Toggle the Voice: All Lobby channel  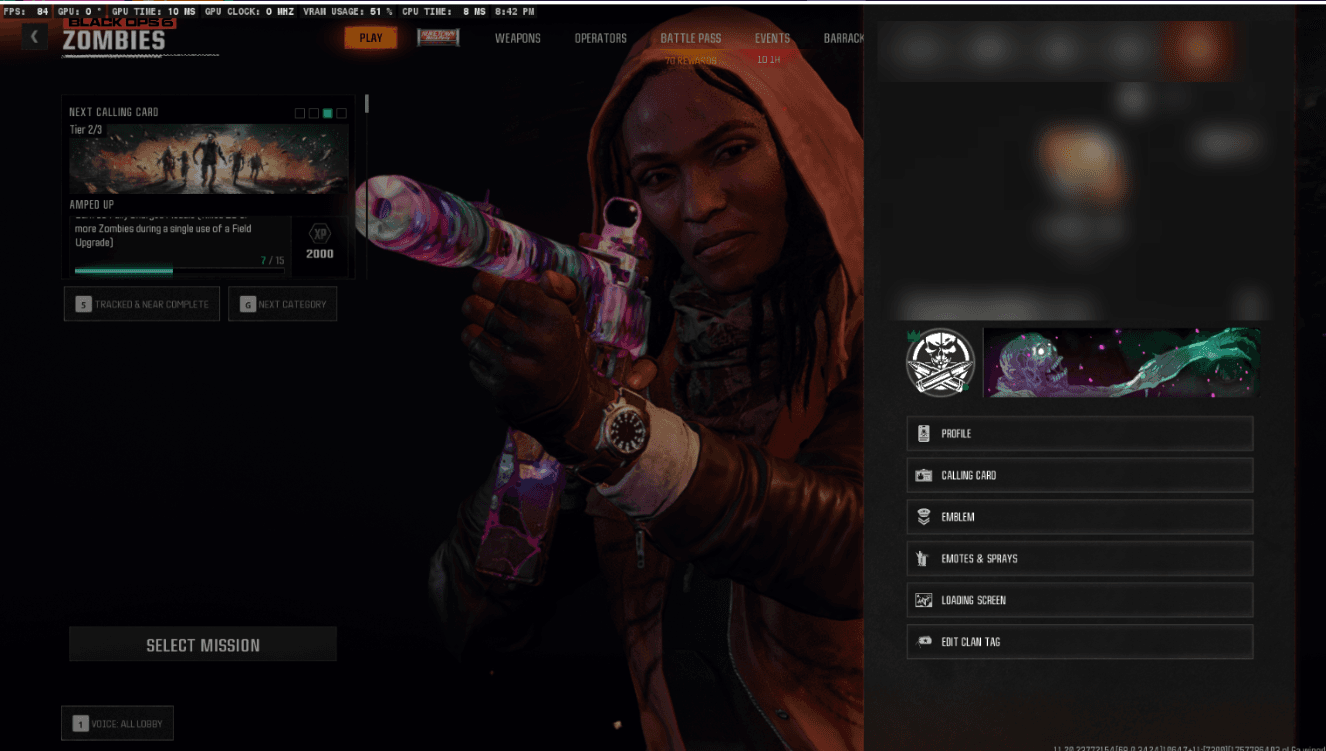tap(117, 722)
